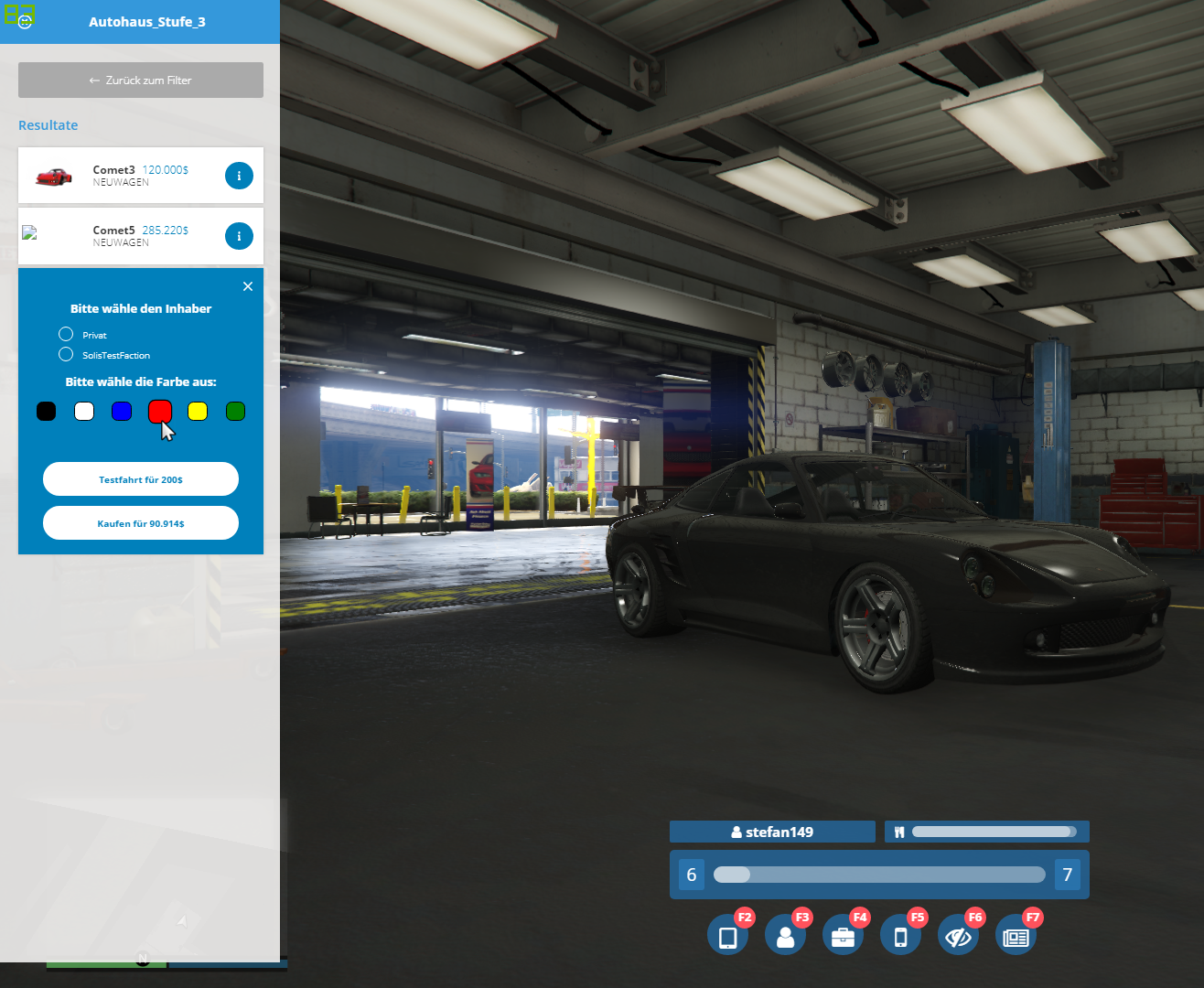Select the Comet5 vehicle listing
1204x988 pixels.
tap(119, 236)
